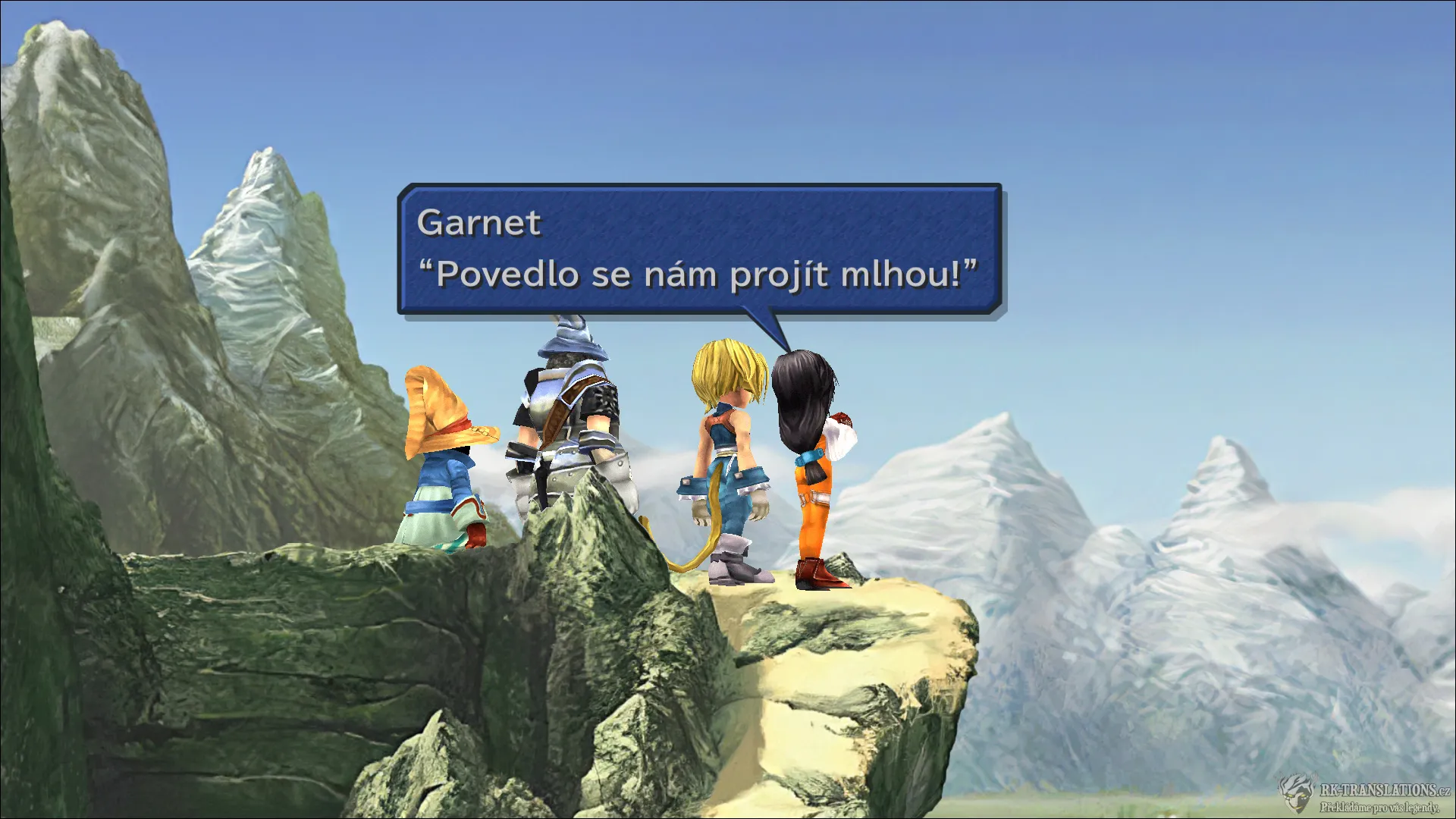Click the speaker name Garnet in dialogue box
This screenshot has height=819, width=1456.
tap(479, 222)
